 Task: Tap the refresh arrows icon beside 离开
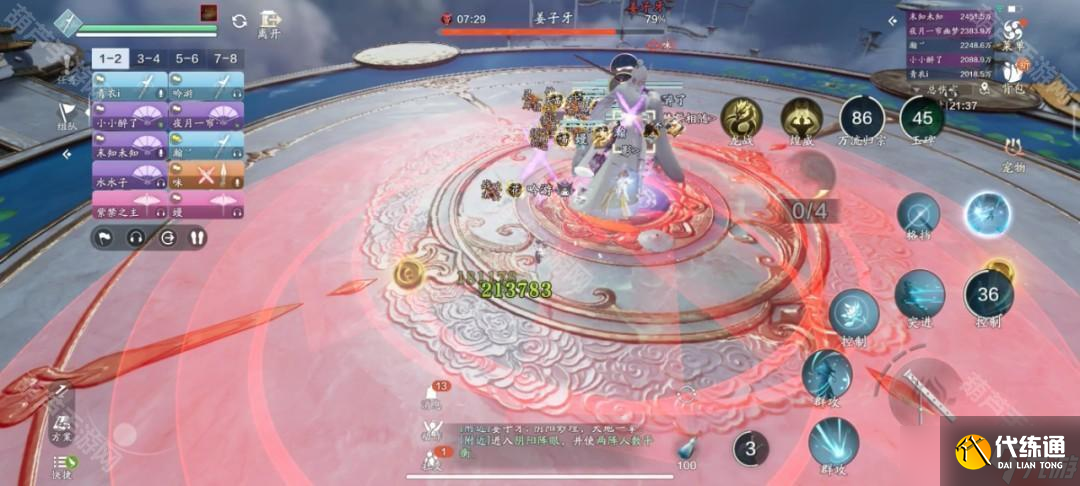pyautogui.click(x=239, y=21)
